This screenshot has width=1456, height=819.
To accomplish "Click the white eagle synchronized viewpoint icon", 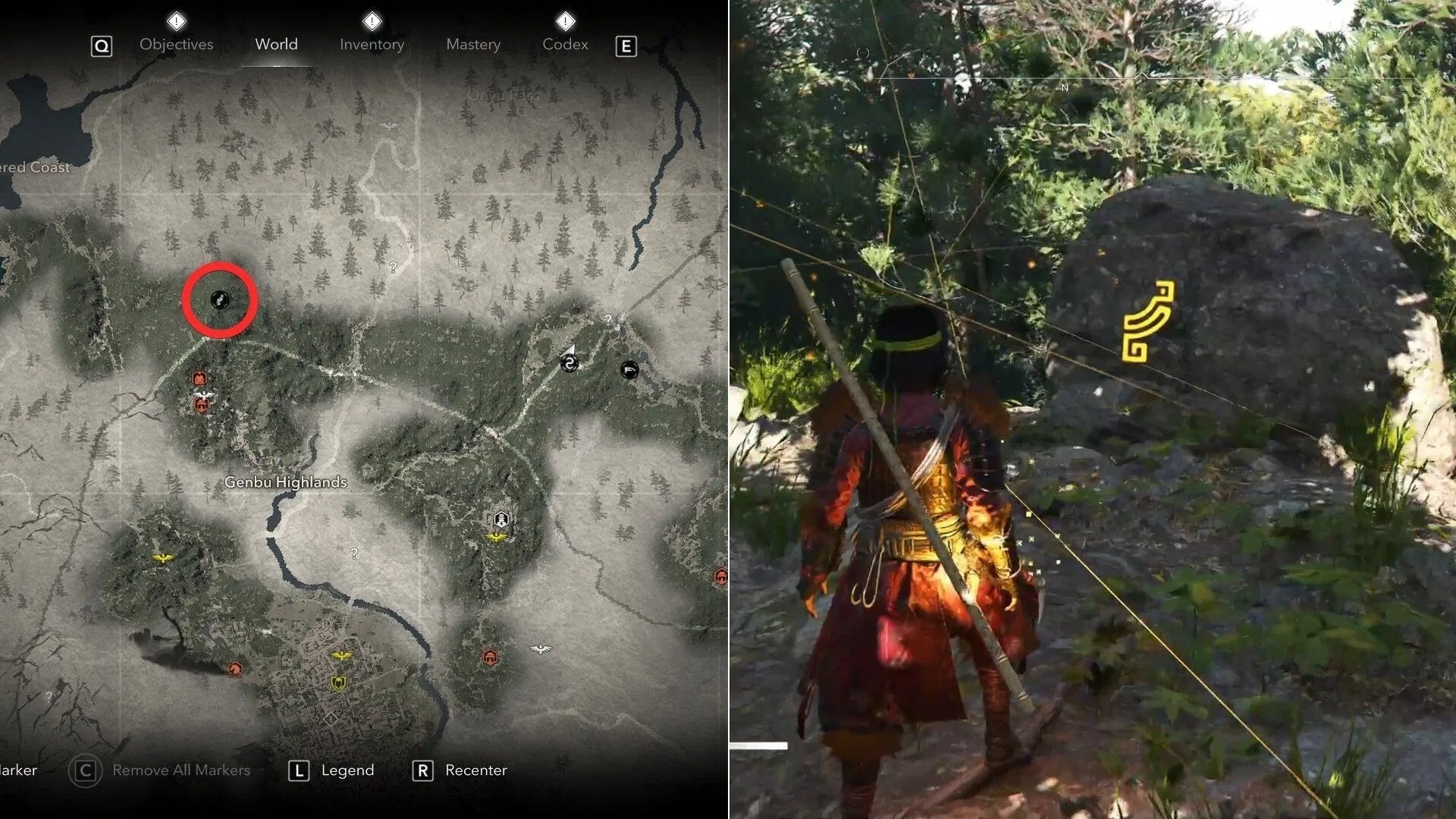I will tap(204, 394).
